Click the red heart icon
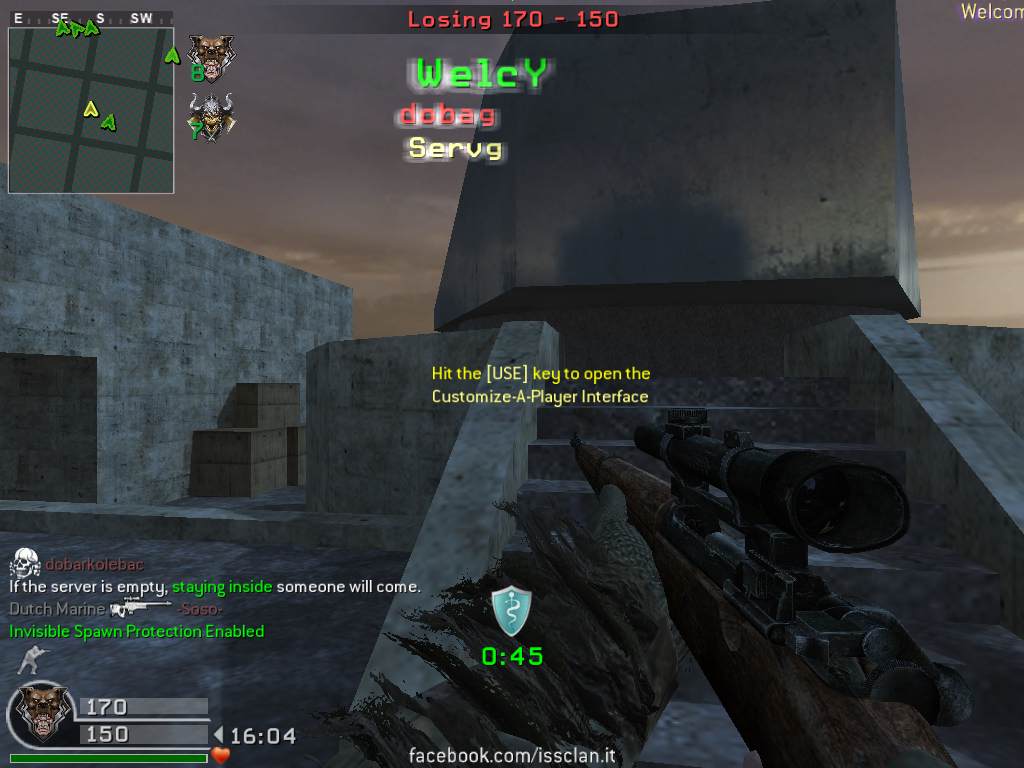Image resolution: width=1024 pixels, height=768 pixels. [x=221, y=755]
